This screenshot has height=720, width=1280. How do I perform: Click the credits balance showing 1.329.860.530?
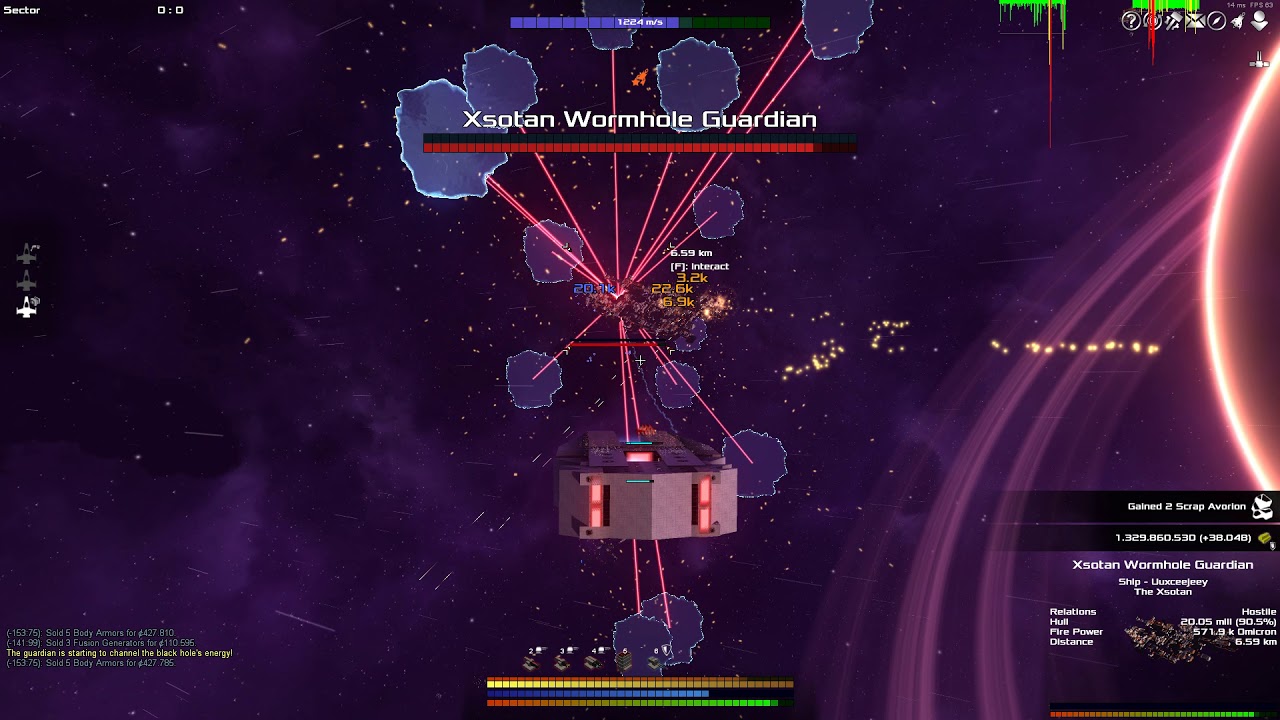1183,537
